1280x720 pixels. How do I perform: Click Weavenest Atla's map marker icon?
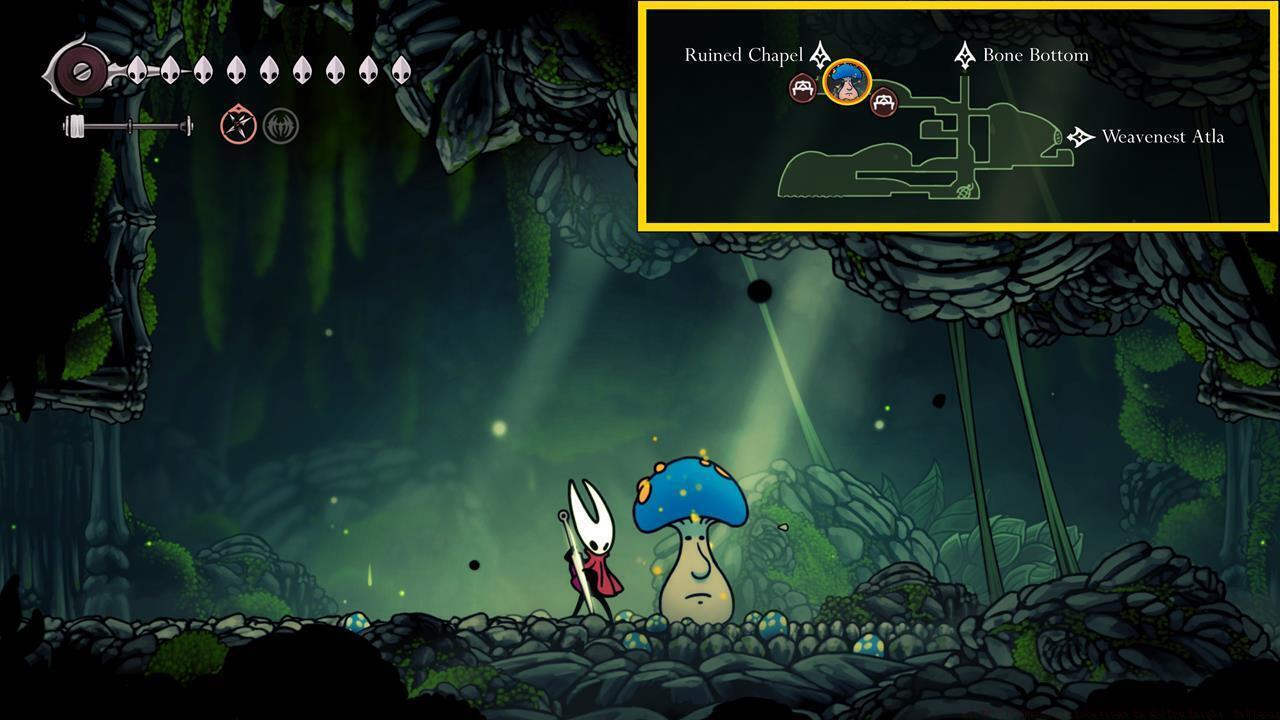click(x=1079, y=136)
